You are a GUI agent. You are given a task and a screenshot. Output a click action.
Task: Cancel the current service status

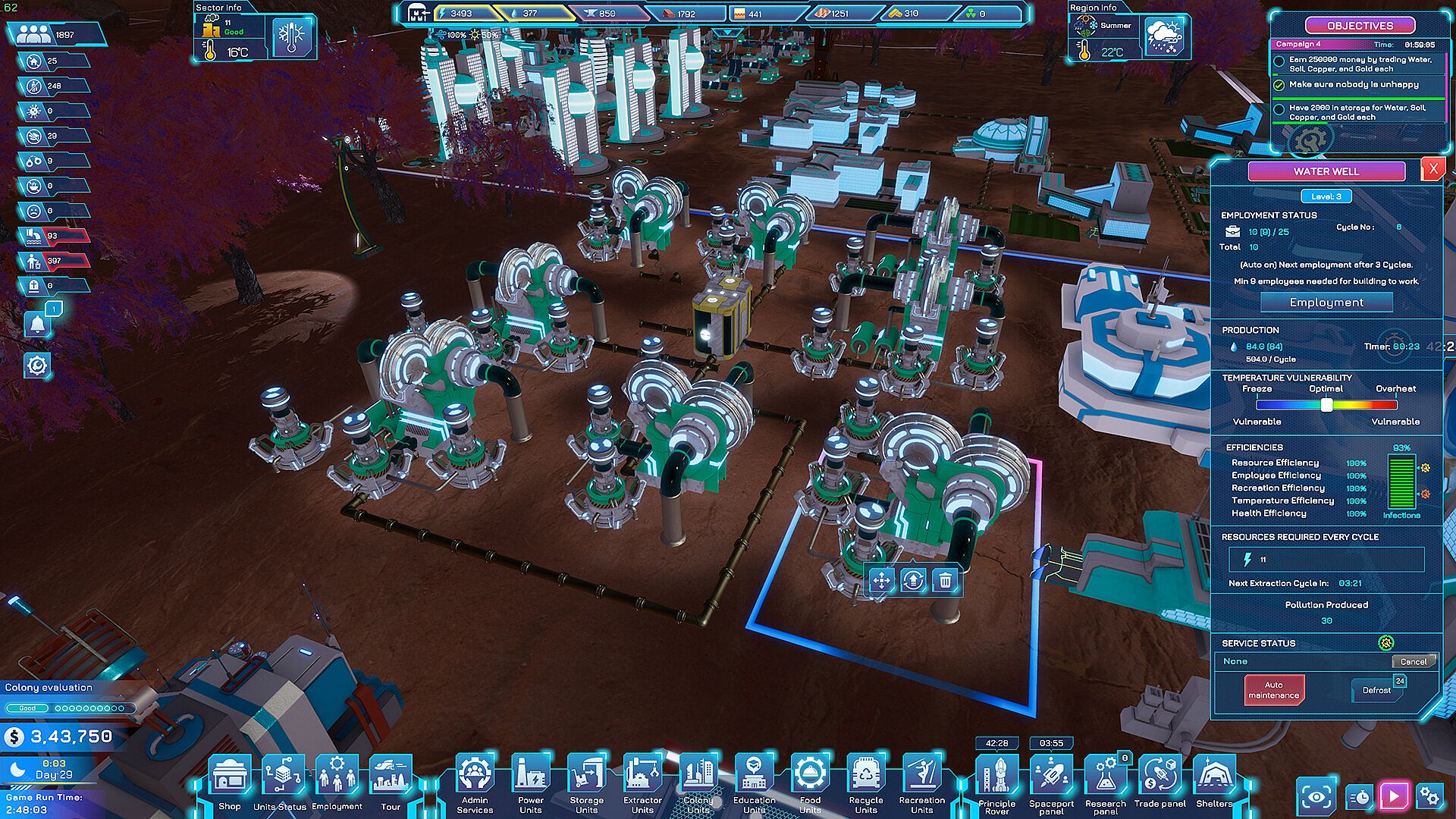1413,661
